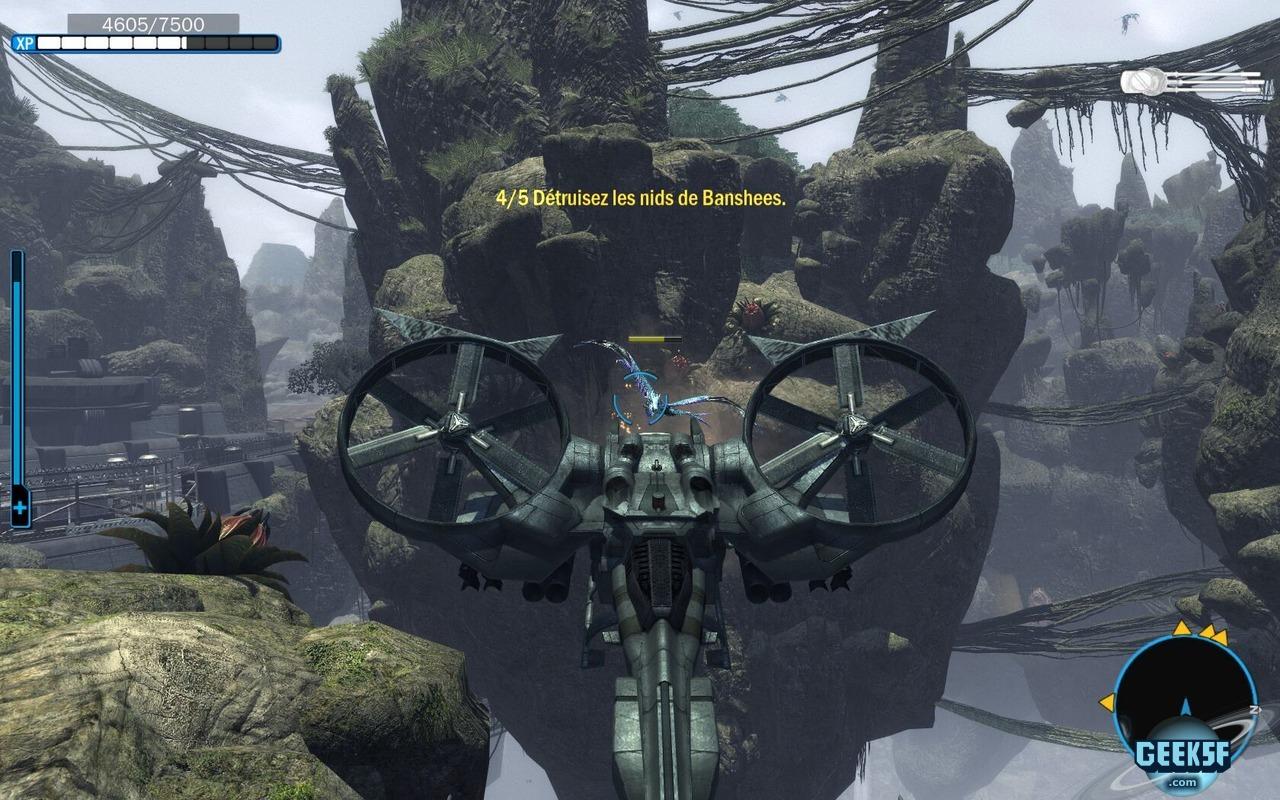Select the Banshee nests objective text
The image size is (1280, 800).
[642, 198]
